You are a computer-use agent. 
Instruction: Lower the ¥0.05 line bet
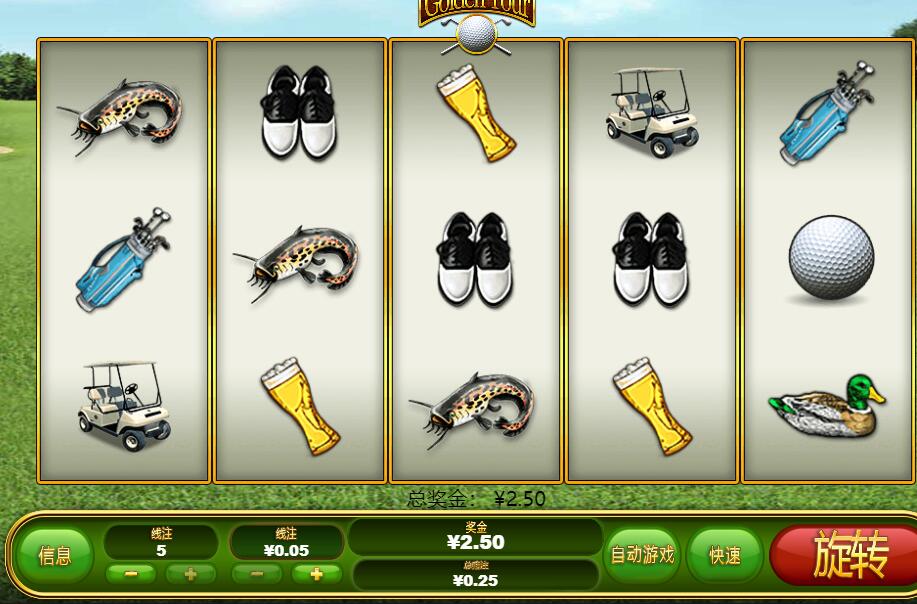pyautogui.click(x=257, y=574)
